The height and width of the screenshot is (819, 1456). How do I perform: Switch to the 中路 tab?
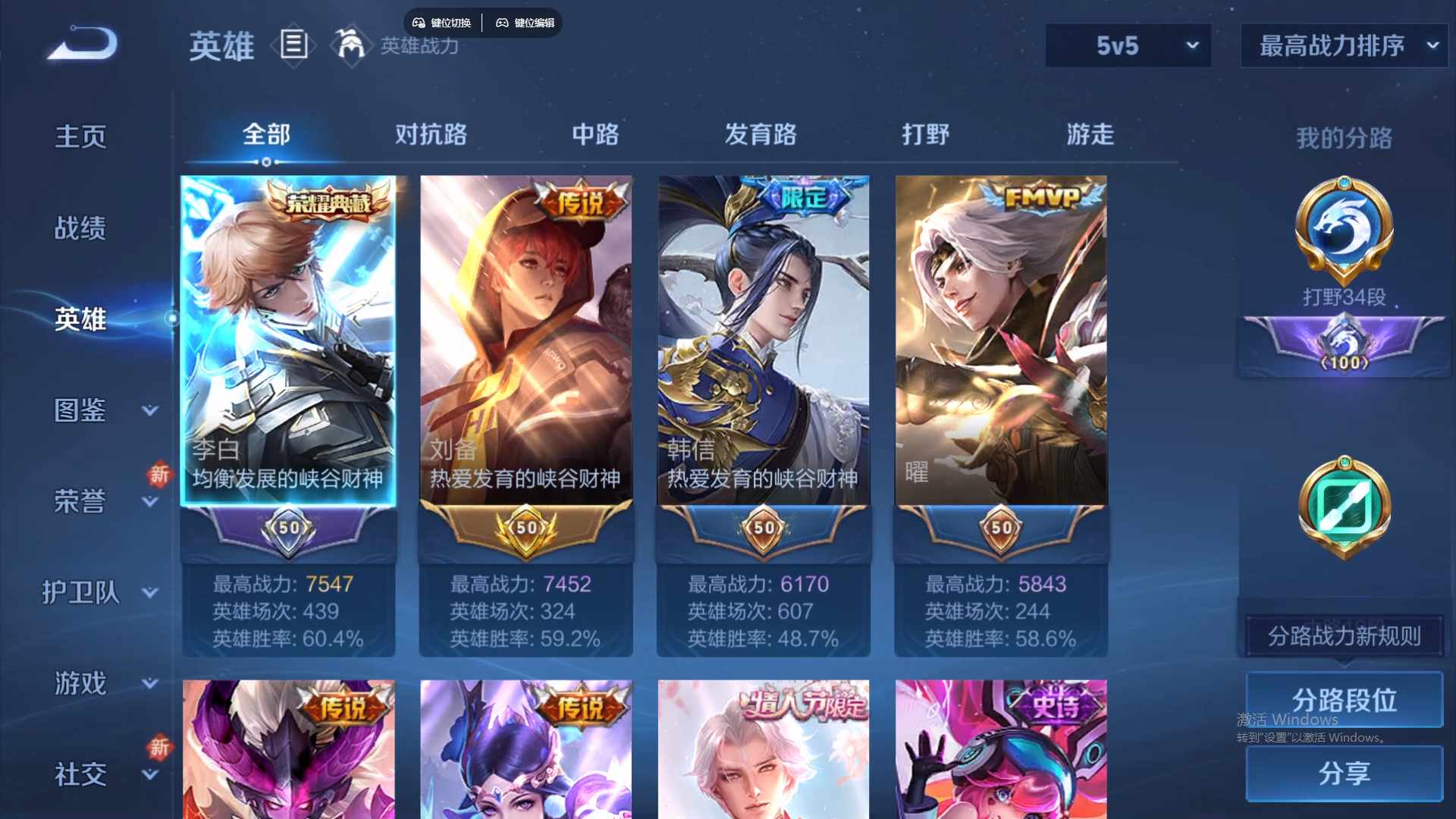coord(595,135)
